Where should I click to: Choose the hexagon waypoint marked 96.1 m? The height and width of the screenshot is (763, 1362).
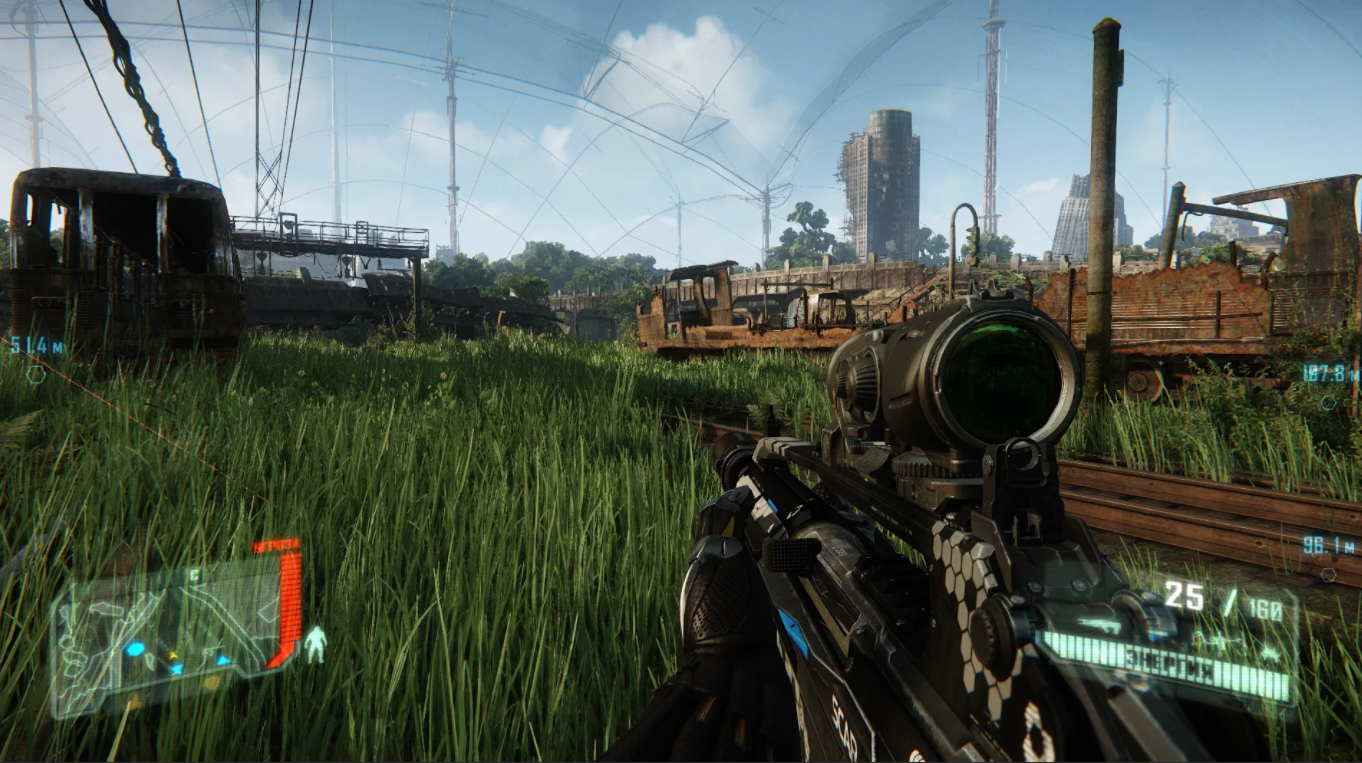1327,575
